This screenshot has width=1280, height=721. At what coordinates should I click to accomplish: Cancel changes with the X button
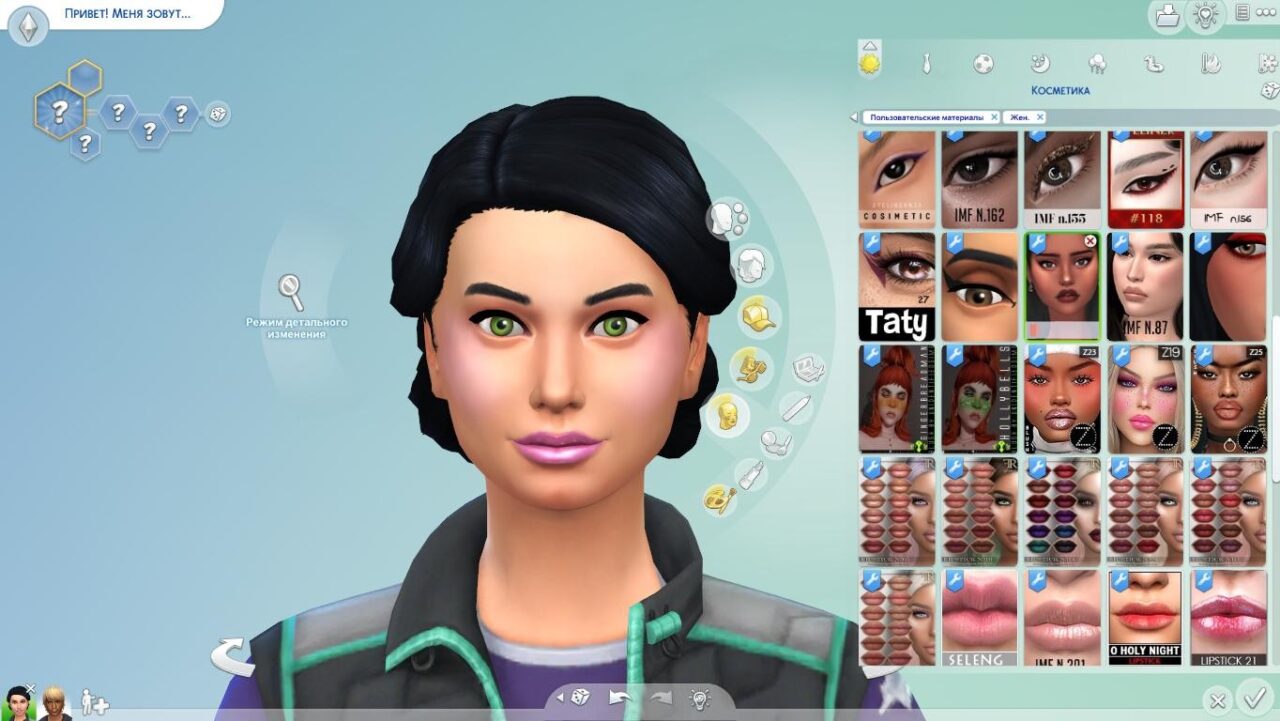tap(1217, 700)
